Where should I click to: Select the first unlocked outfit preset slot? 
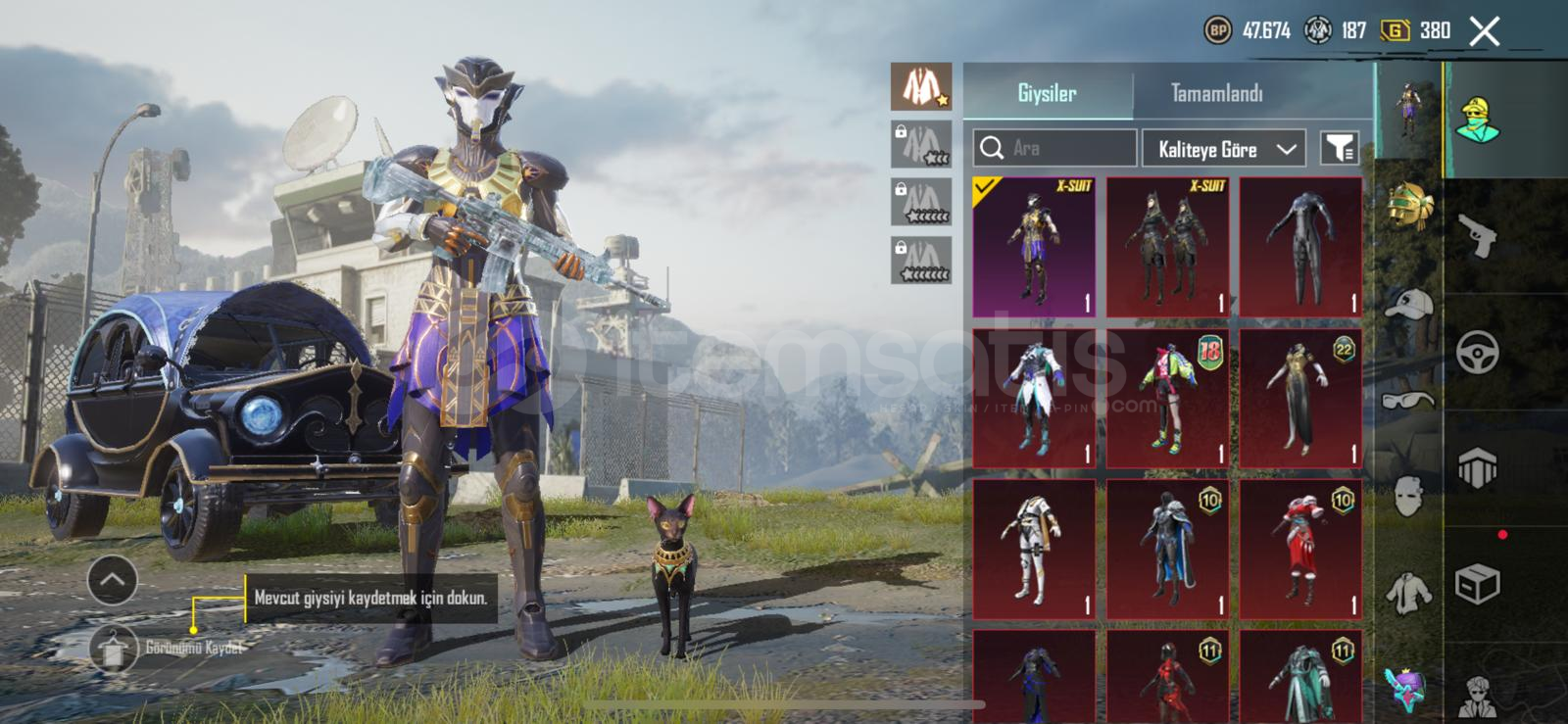pyautogui.click(x=920, y=86)
